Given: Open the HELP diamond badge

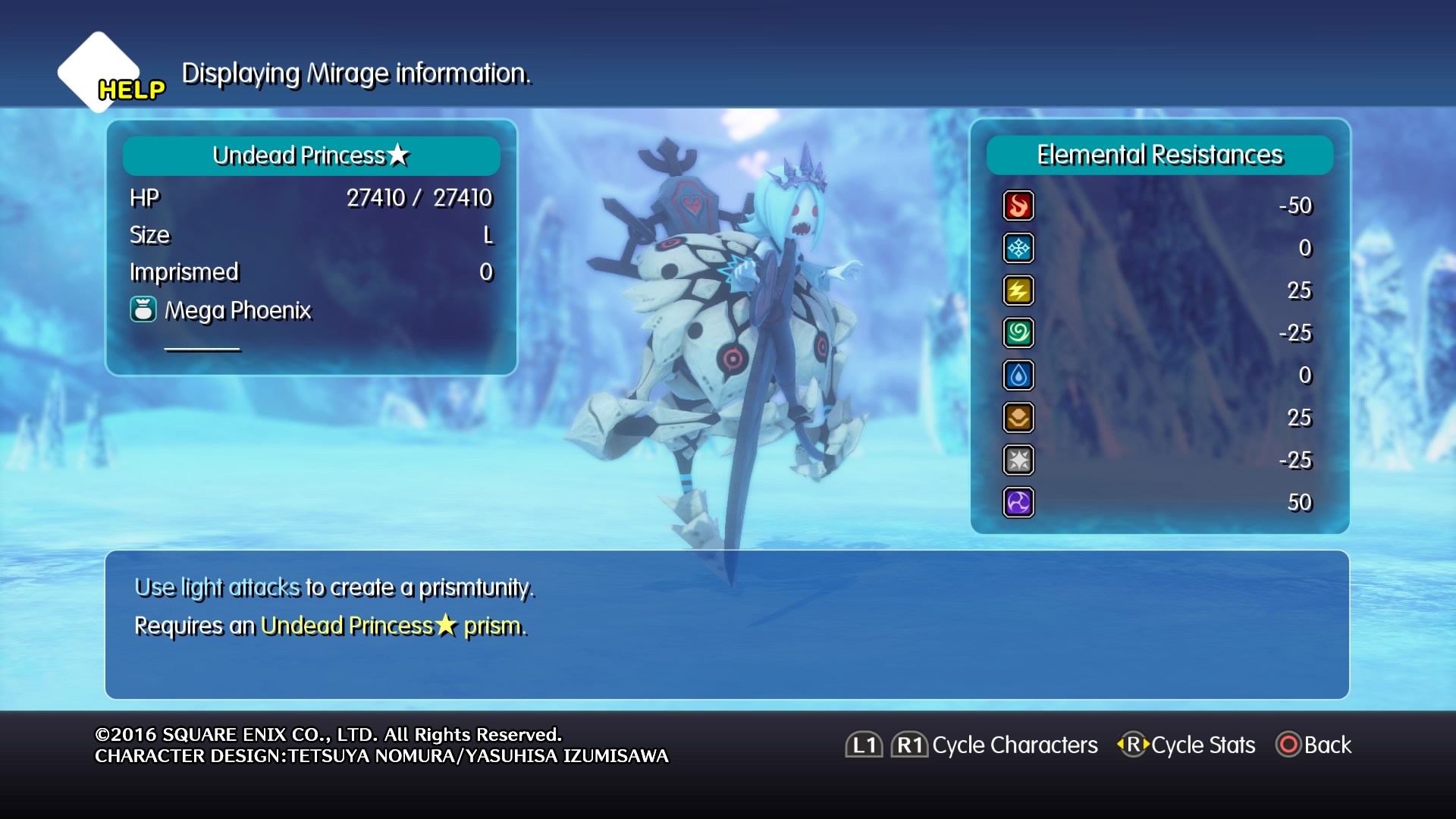Looking at the screenshot, I should [x=101, y=74].
